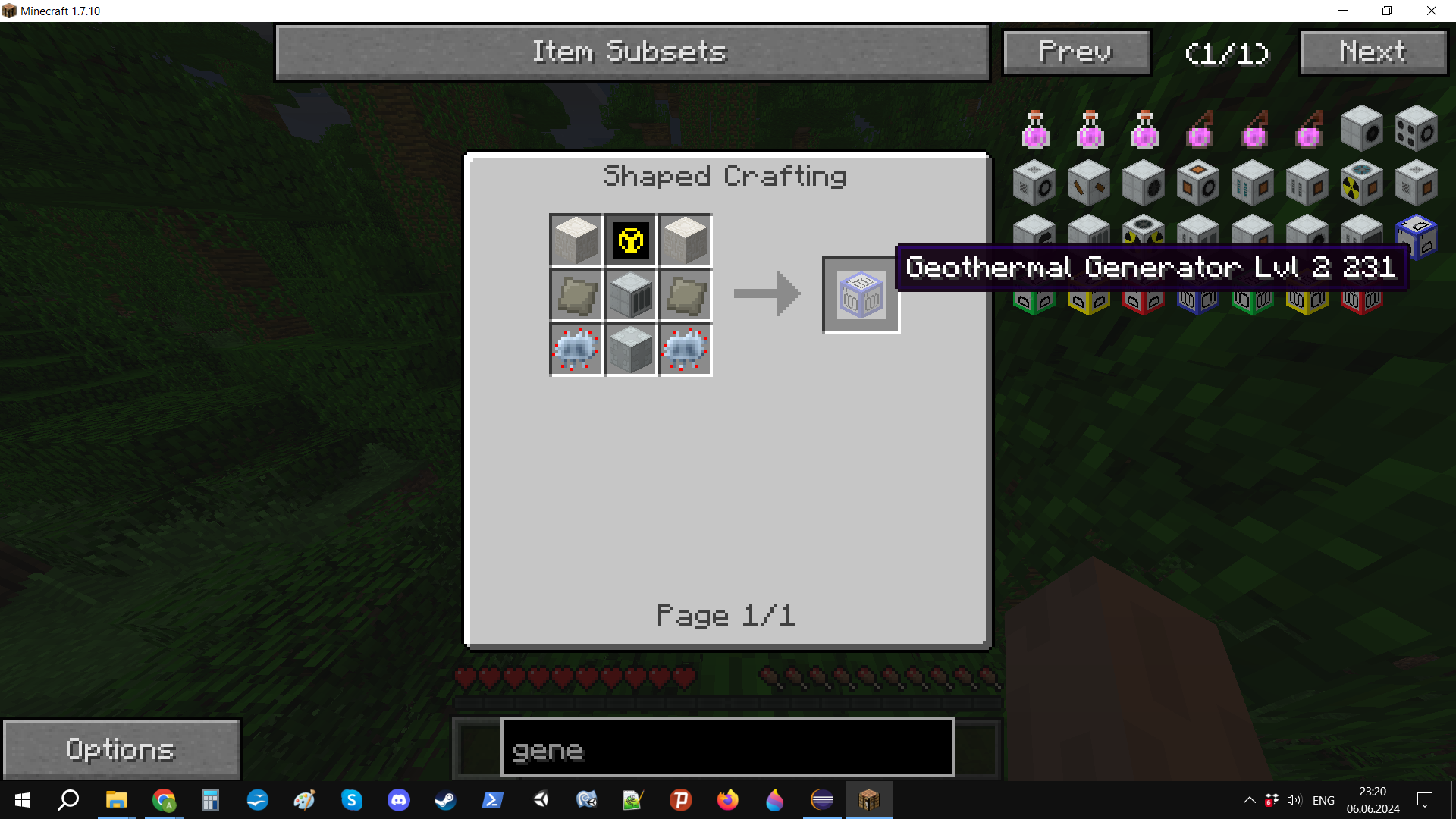Screen dimensions: 1456x819
Task: Pick the grey block in the bottom-middle crafting slot
Action: [x=630, y=350]
